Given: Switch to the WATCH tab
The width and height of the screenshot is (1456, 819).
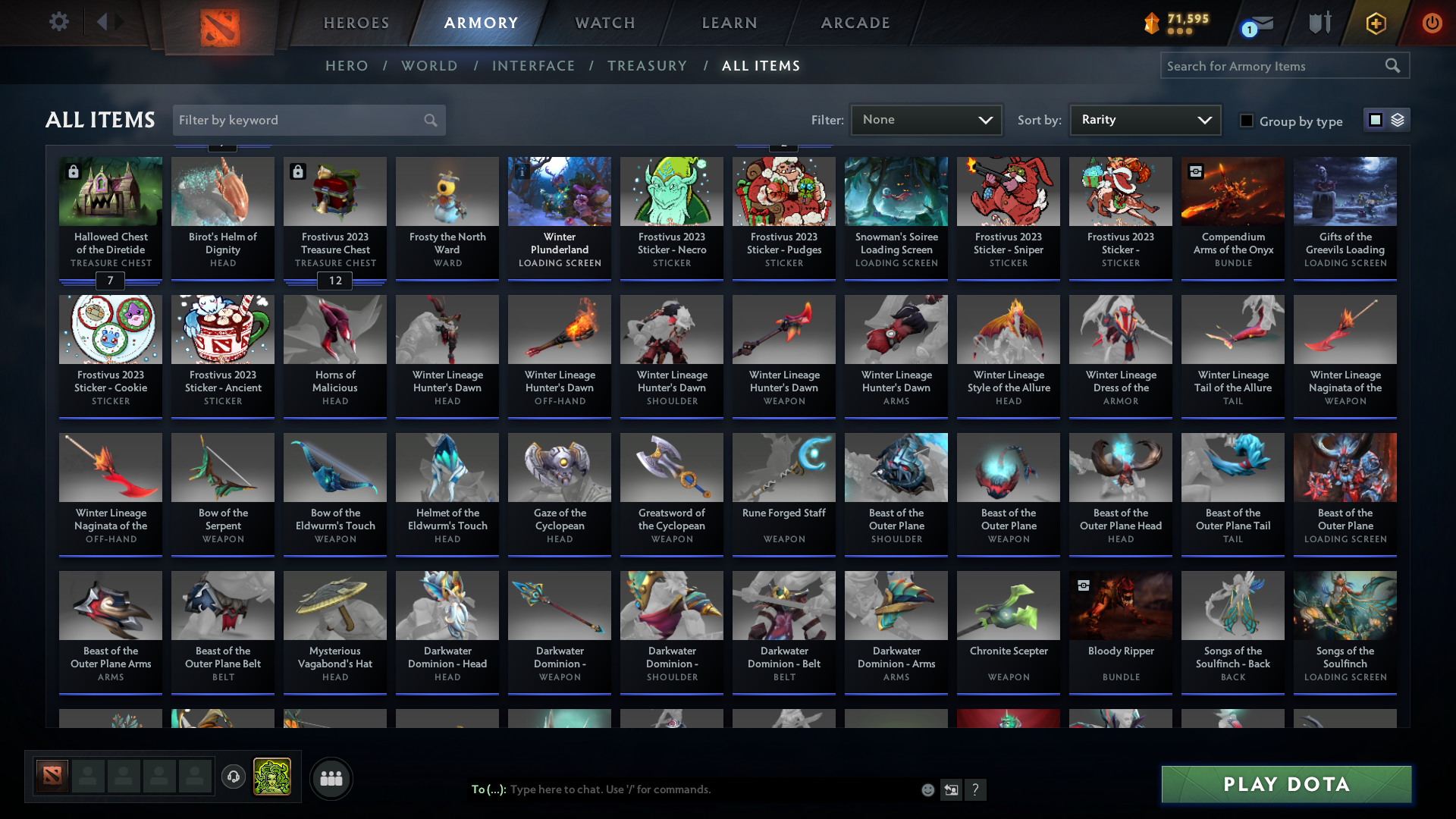Looking at the screenshot, I should pyautogui.click(x=604, y=23).
